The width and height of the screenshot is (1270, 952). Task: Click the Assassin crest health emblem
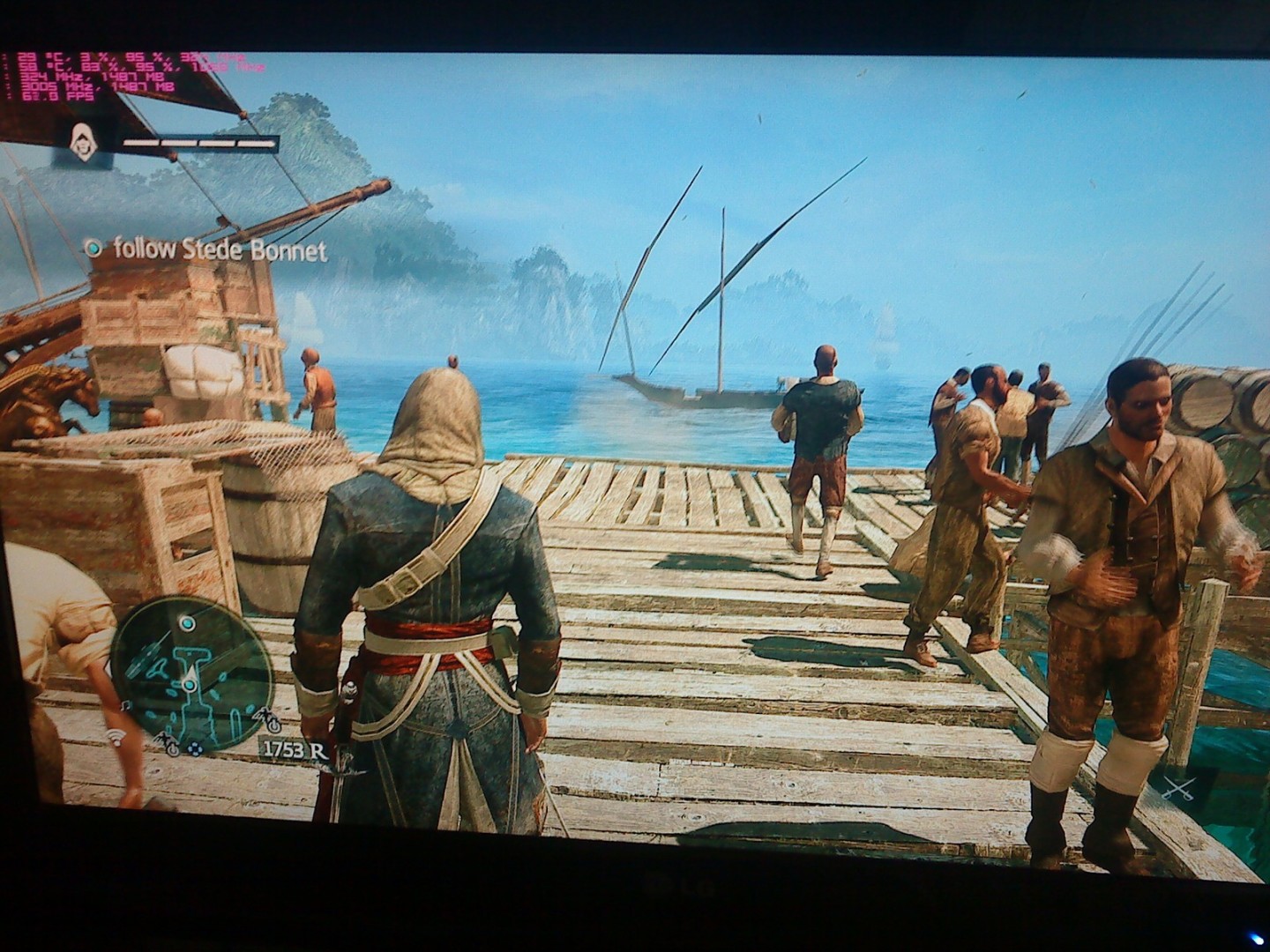[x=84, y=142]
